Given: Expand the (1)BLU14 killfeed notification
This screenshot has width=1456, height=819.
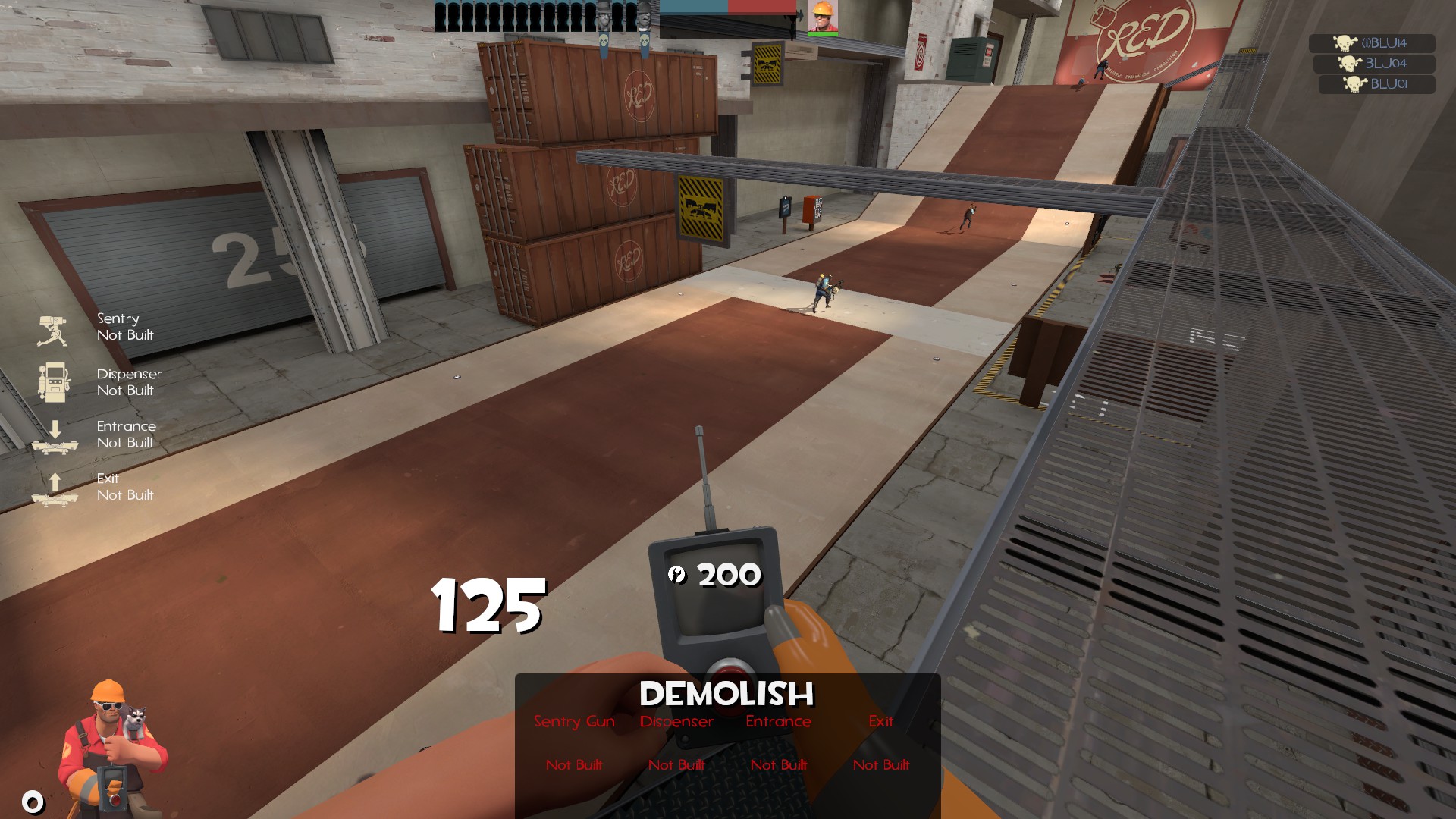Looking at the screenshot, I should [x=1375, y=45].
